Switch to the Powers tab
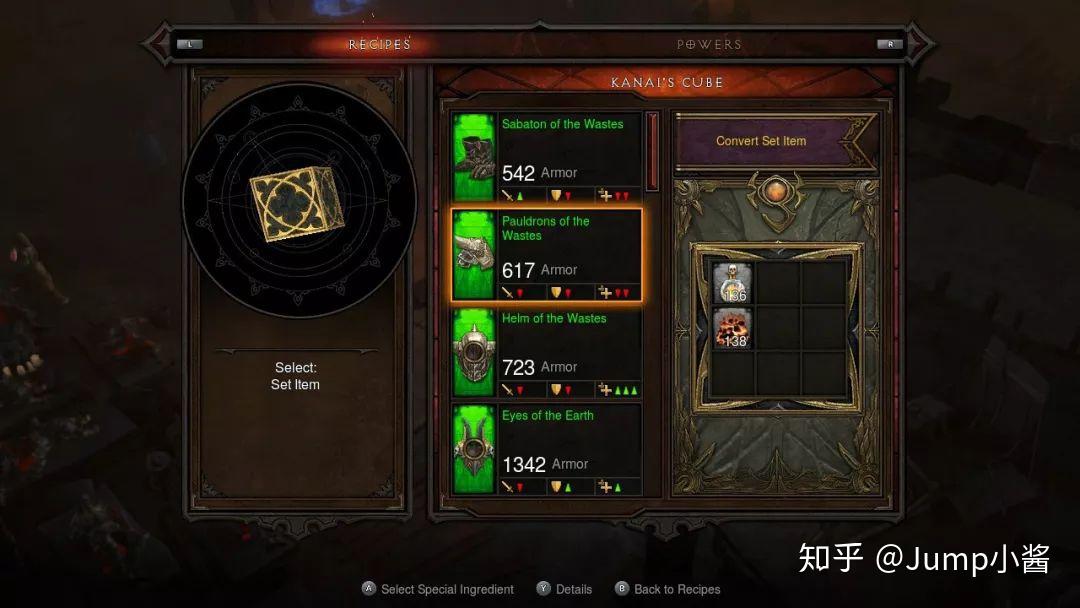Screen dimensions: 1080x608 (x=709, y=44)
